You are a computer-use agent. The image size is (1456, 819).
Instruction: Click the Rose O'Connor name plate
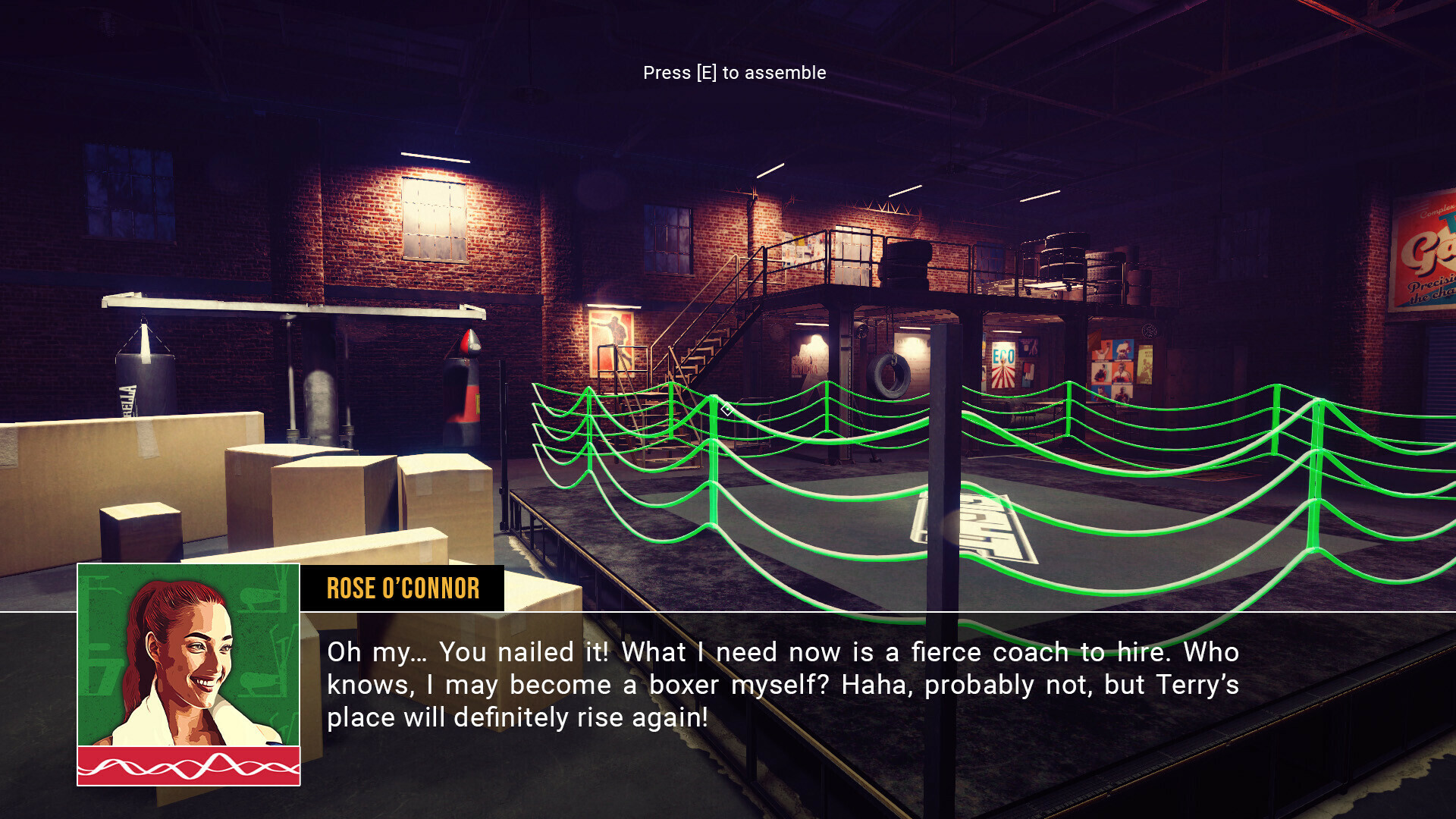coord(403,588)
